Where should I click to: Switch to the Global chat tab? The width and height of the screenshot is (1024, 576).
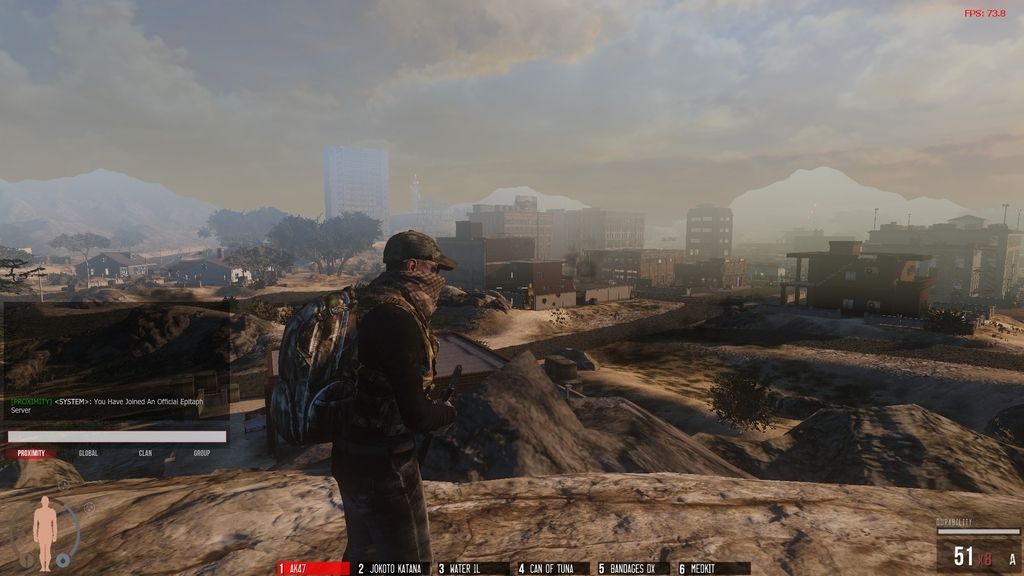88,453
